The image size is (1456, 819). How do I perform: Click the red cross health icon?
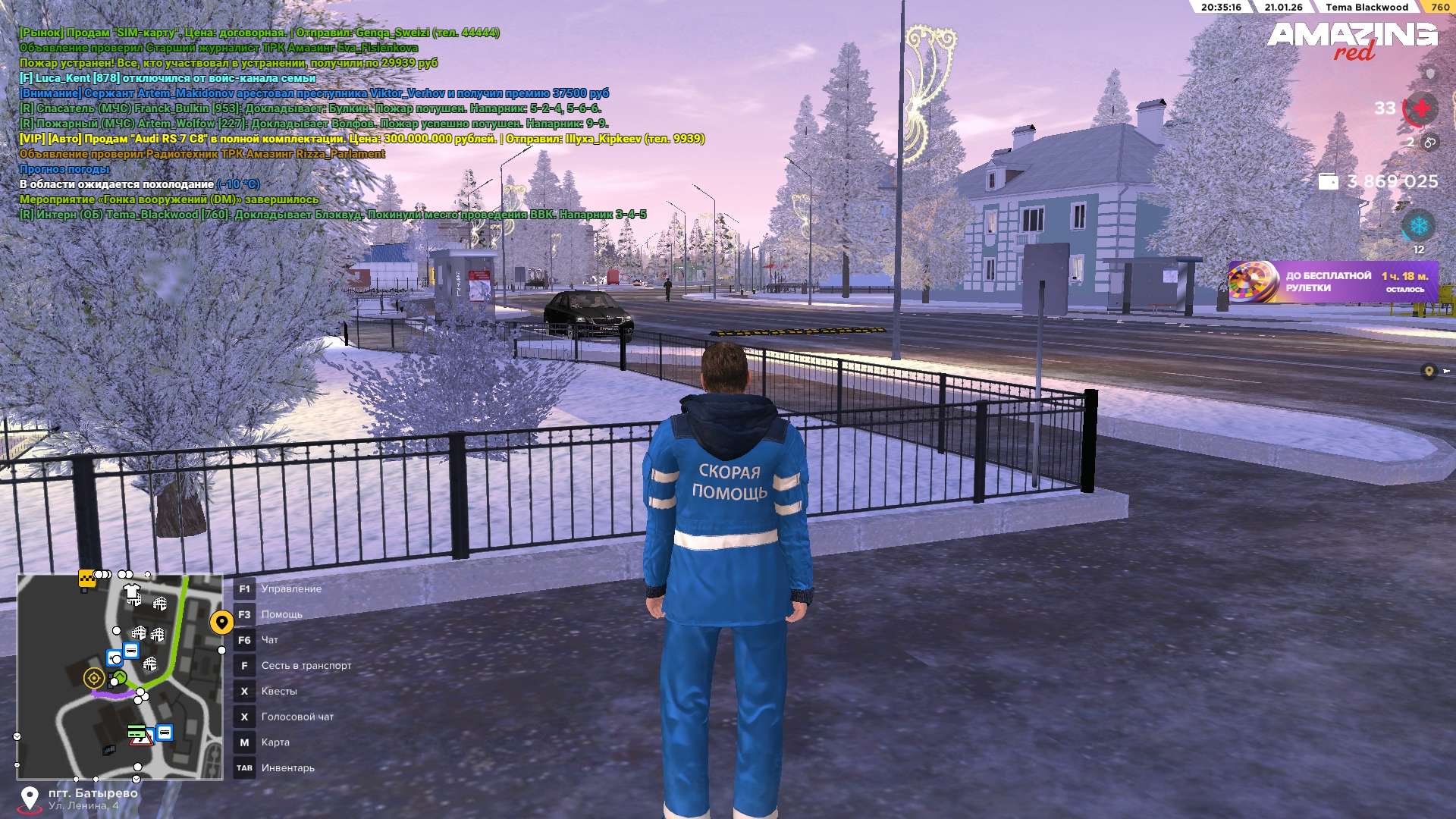pyautogui.click(x=1420, y=108)
